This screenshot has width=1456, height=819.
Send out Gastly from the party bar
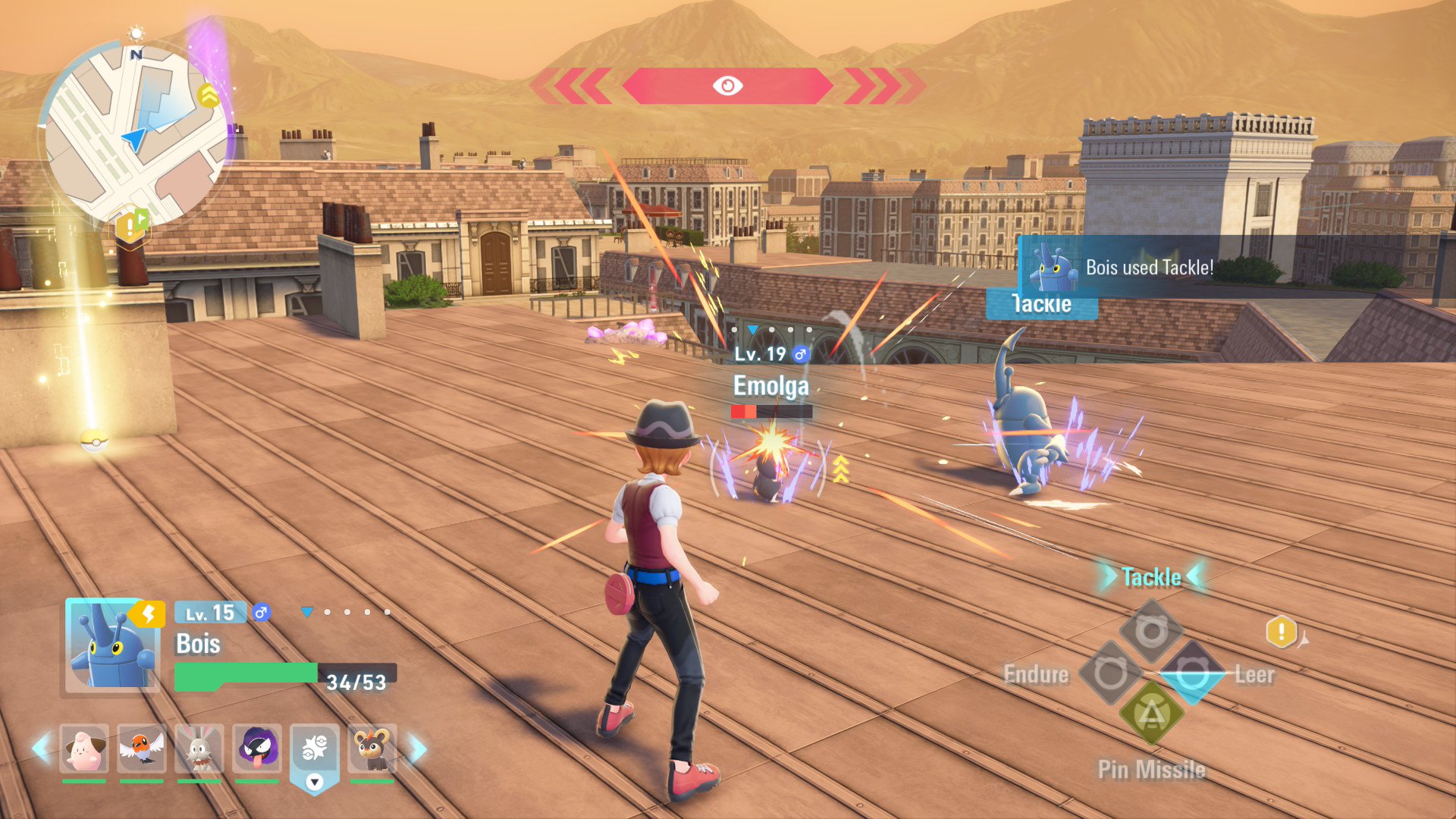[x=257, y=748]
